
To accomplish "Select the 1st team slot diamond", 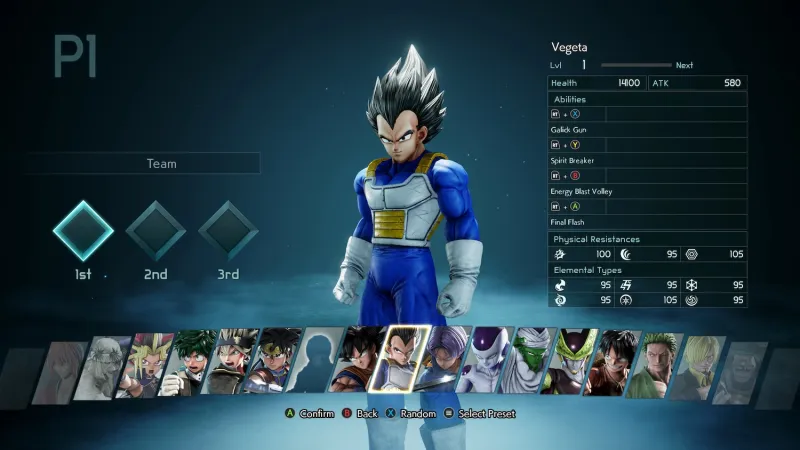I will coord(83,231).
